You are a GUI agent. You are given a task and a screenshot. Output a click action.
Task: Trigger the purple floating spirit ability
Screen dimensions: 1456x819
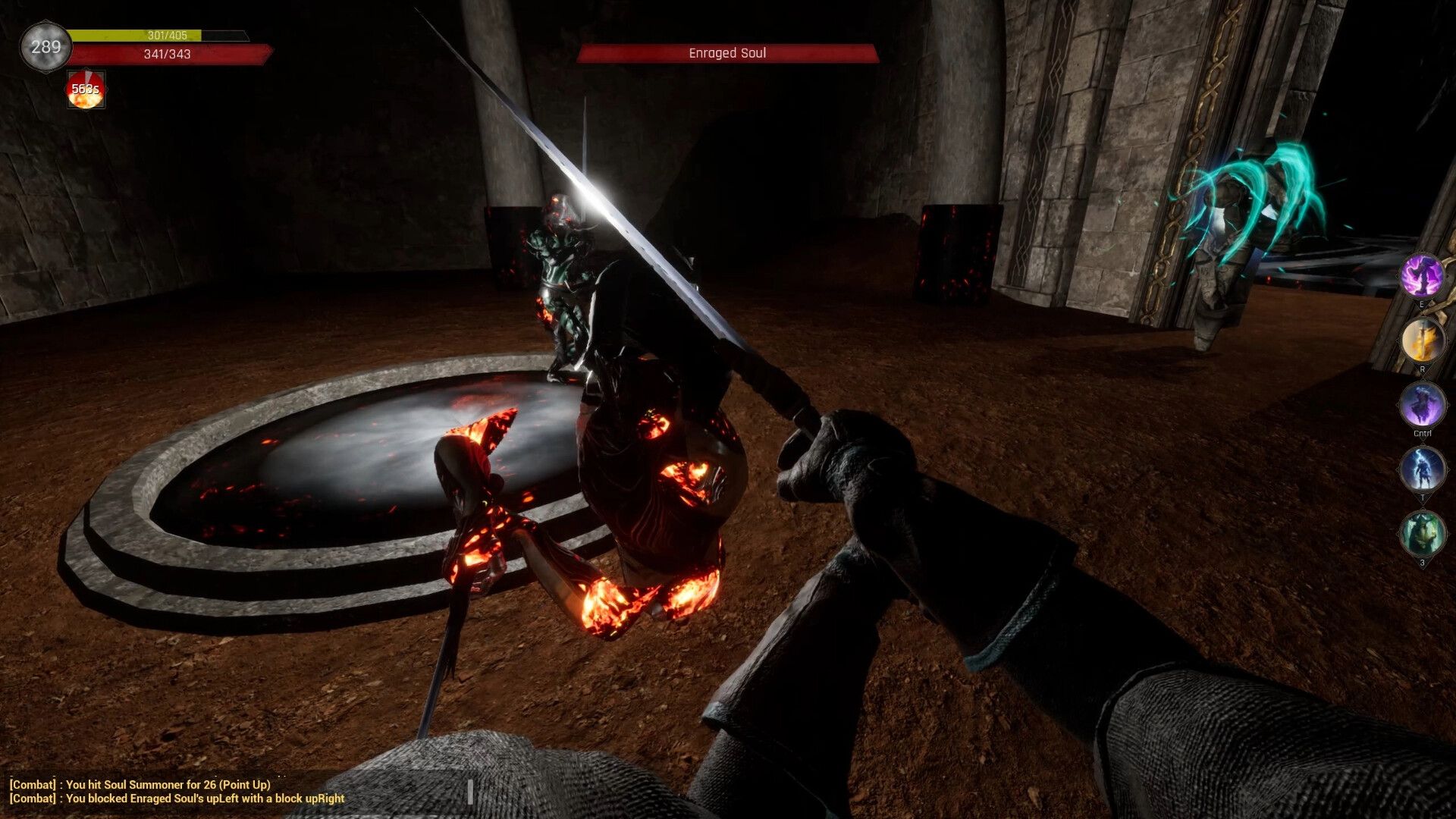pos(1422,405)
